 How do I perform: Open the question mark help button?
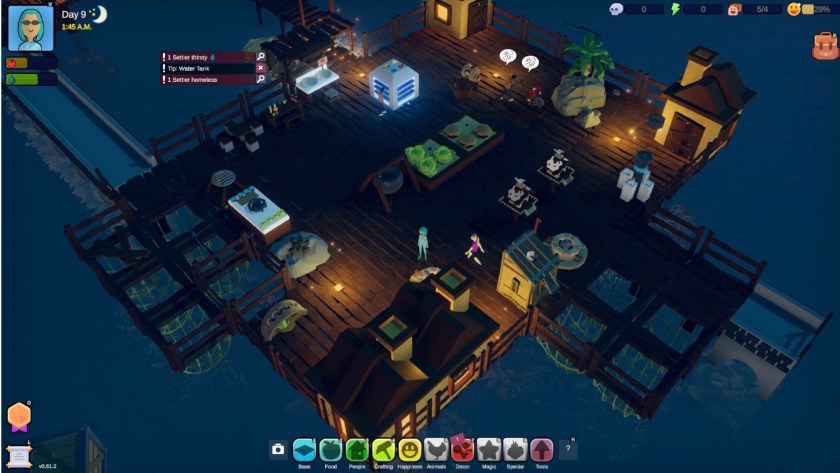tap(568, 449)
